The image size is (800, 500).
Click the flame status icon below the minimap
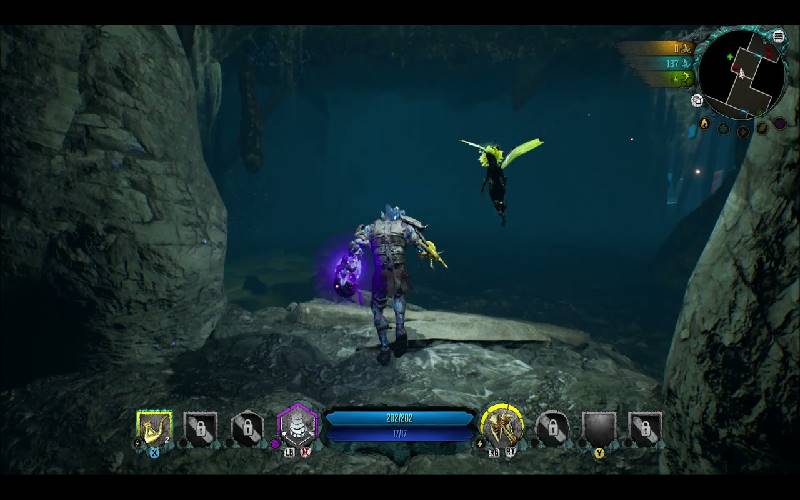pos(705,124)
